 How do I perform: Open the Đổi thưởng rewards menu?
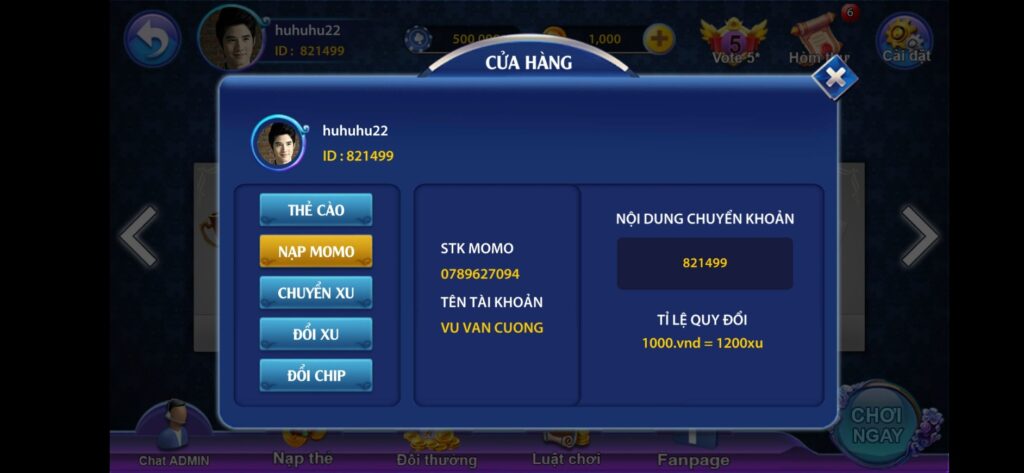click(x=436, y=450)
